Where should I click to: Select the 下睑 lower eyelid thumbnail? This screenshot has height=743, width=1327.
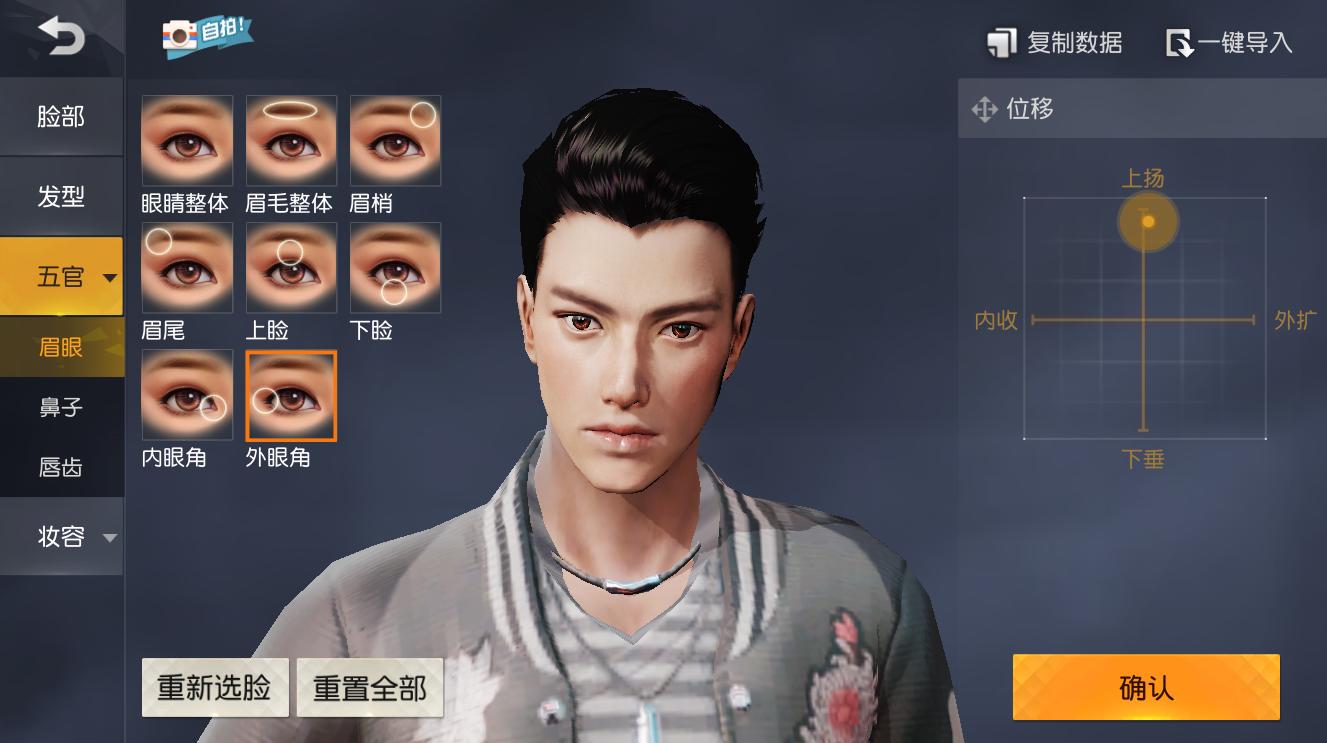(395, 268)
